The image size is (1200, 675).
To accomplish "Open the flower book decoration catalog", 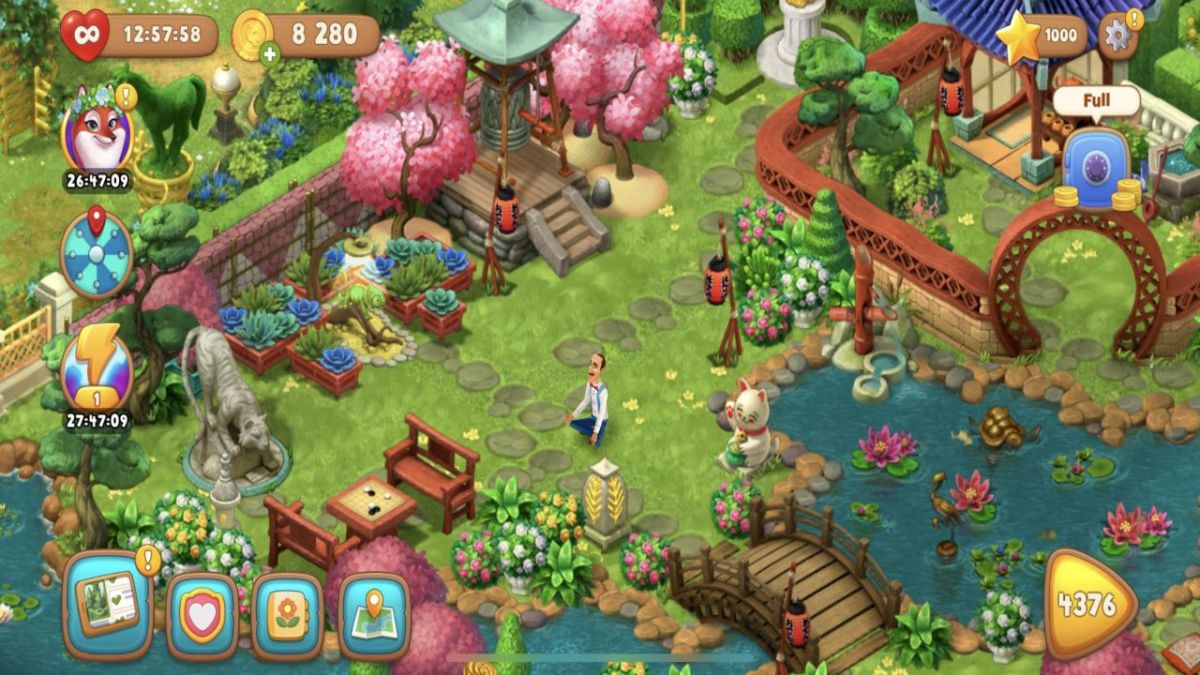I will coord(287,616).
